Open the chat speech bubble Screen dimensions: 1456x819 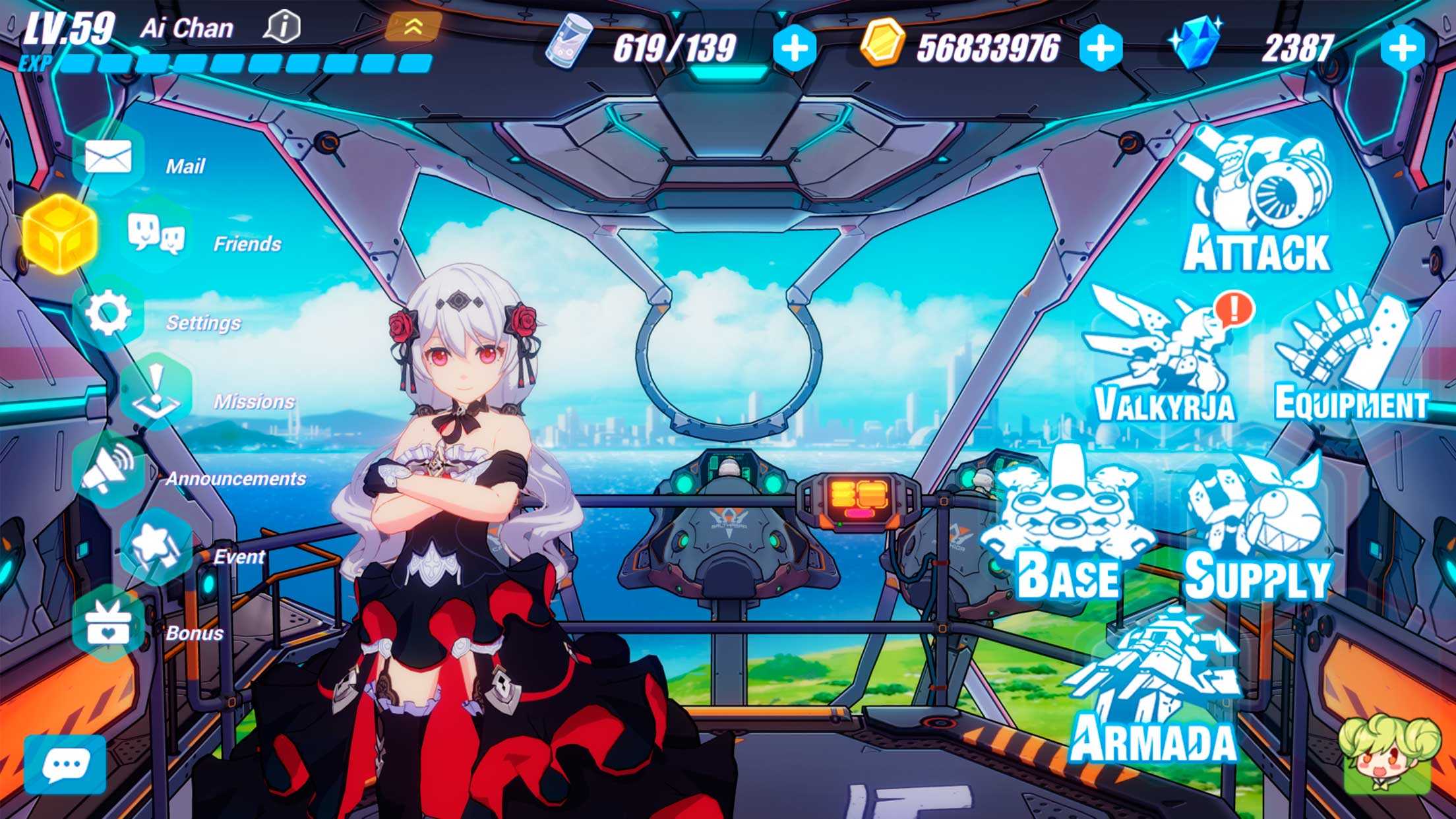[x=65, y=765]
